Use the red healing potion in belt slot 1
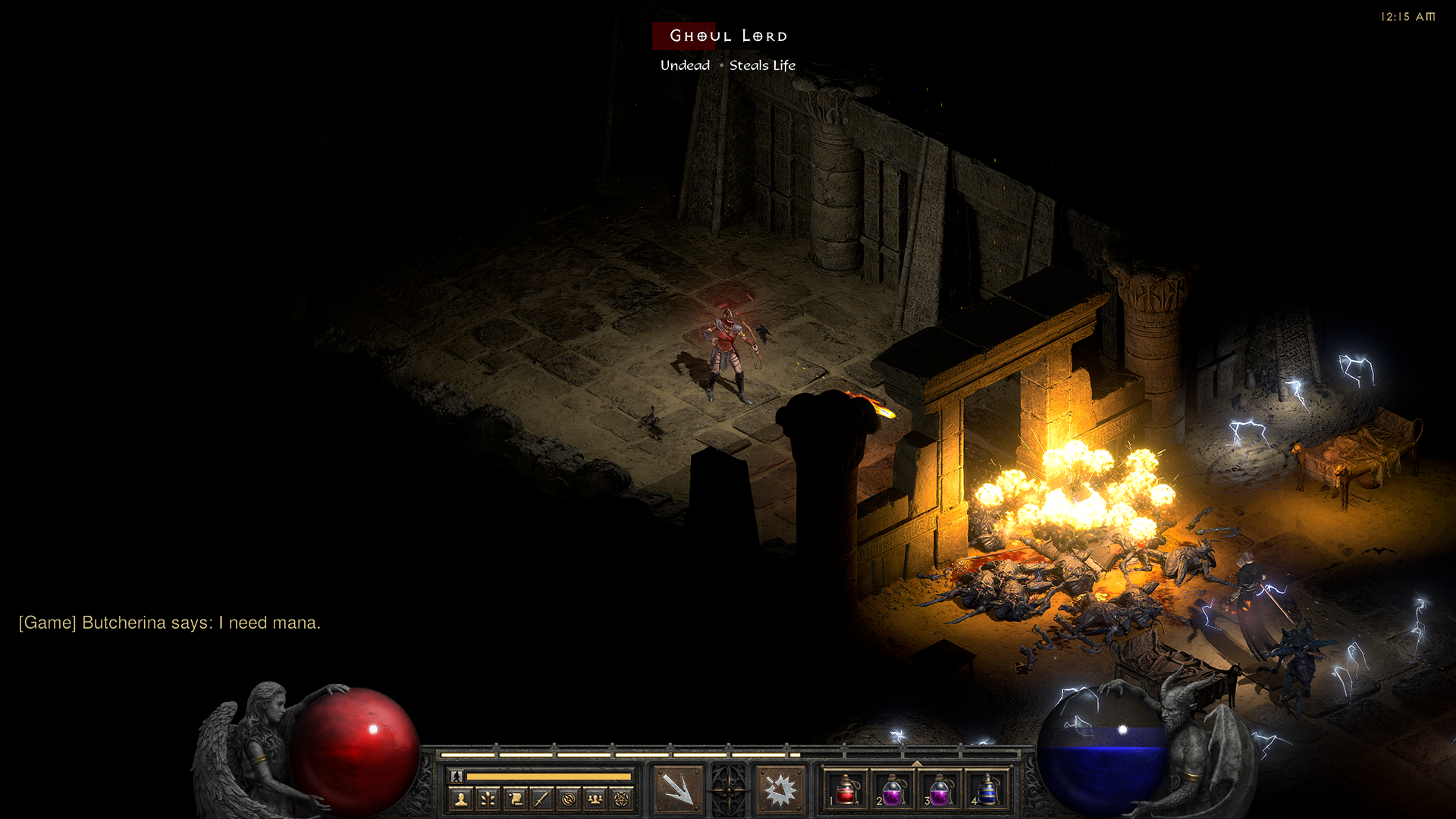This screenshot has width=1456, height=819. tap(846, 790)
